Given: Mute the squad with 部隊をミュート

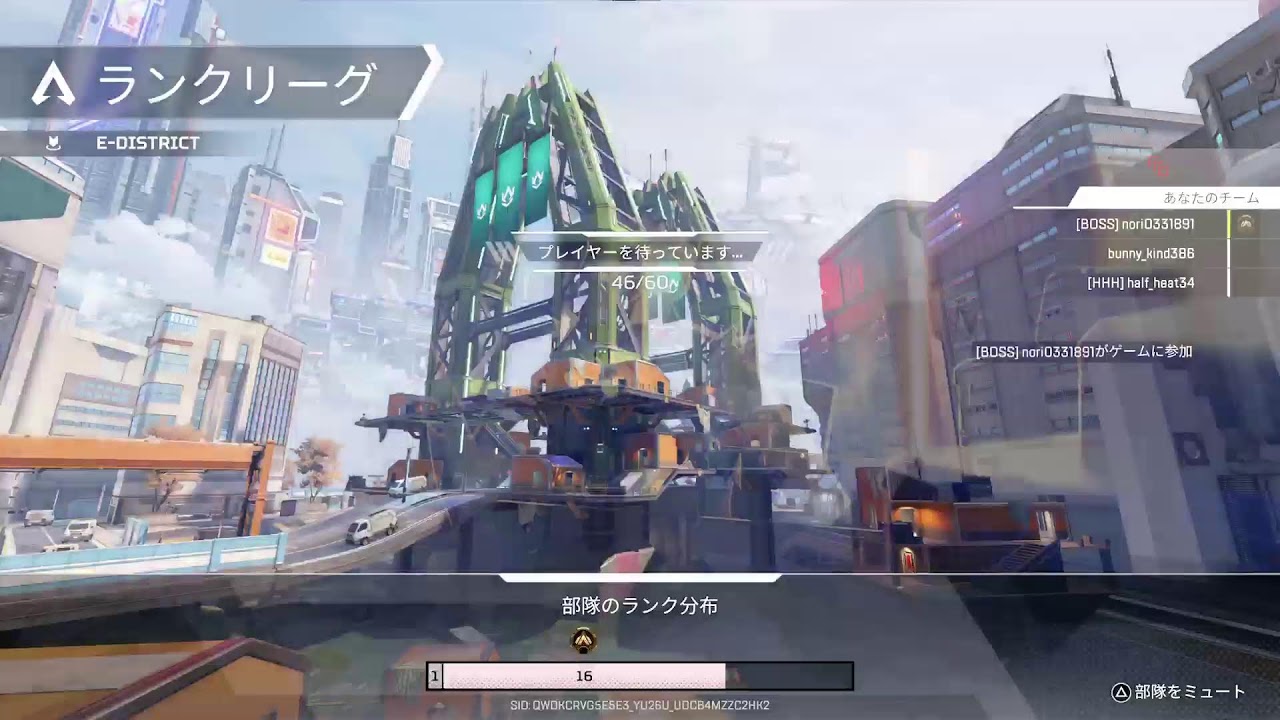Looking at the screenshot, I should tap(1179, 691).
